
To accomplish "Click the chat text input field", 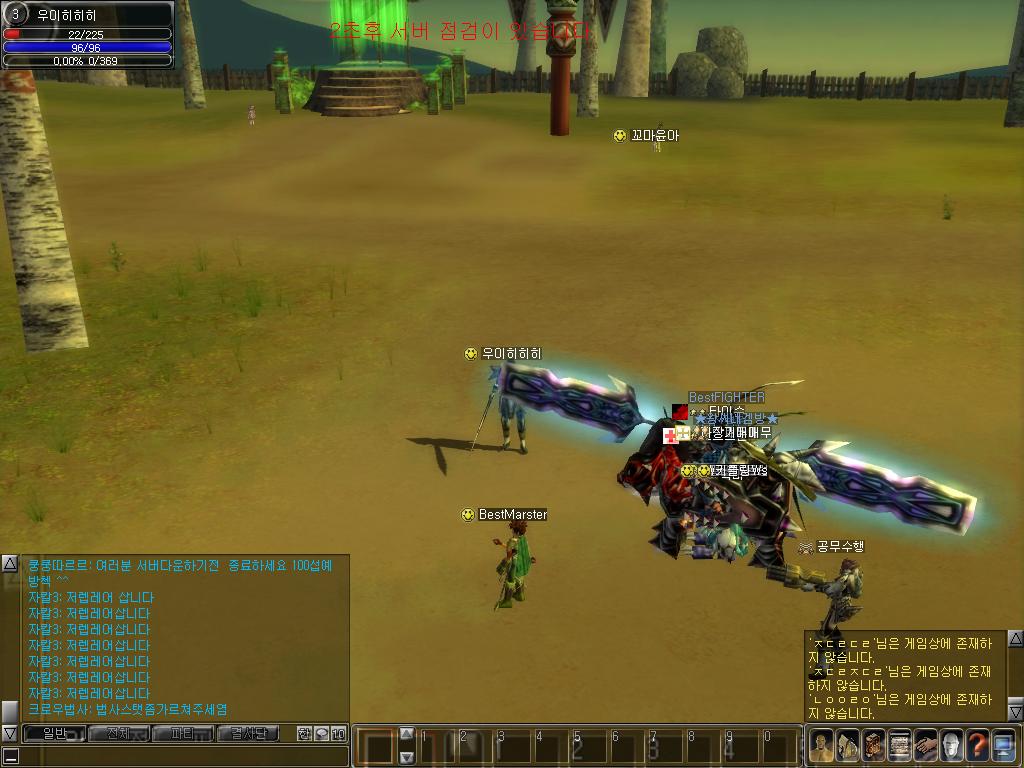I will coord(180,756).
